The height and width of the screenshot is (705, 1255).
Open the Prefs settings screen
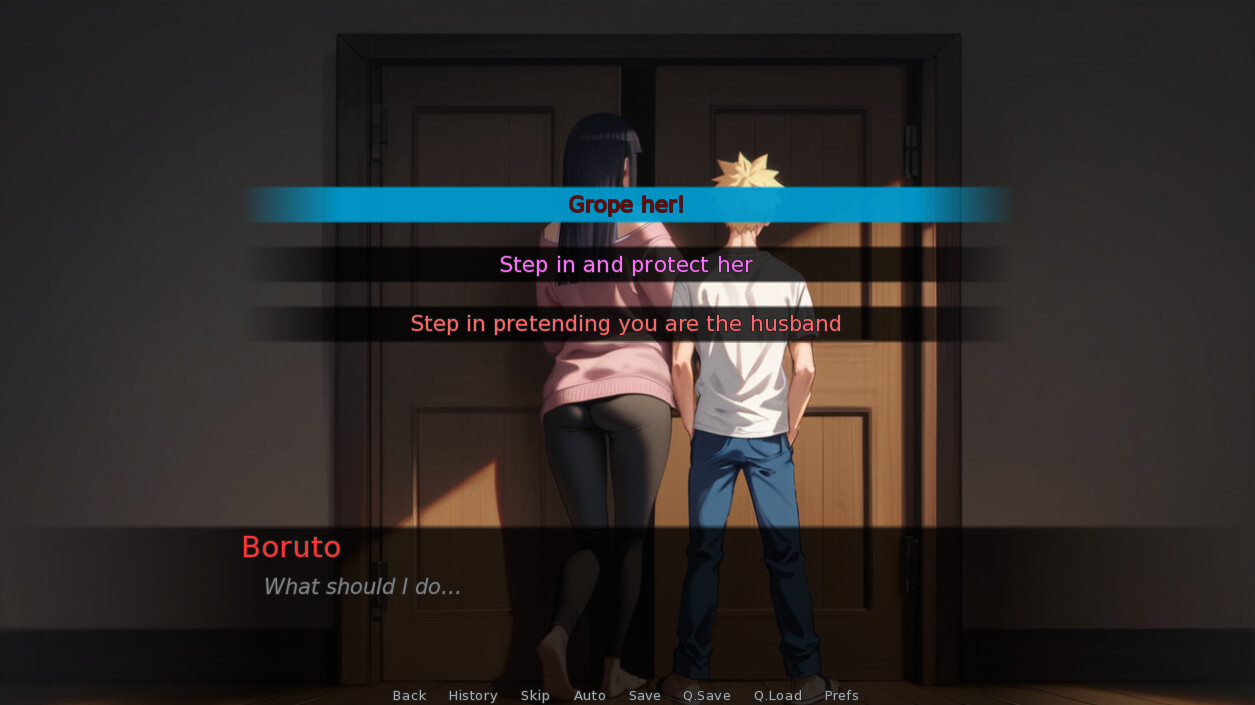tap(842, 695)
